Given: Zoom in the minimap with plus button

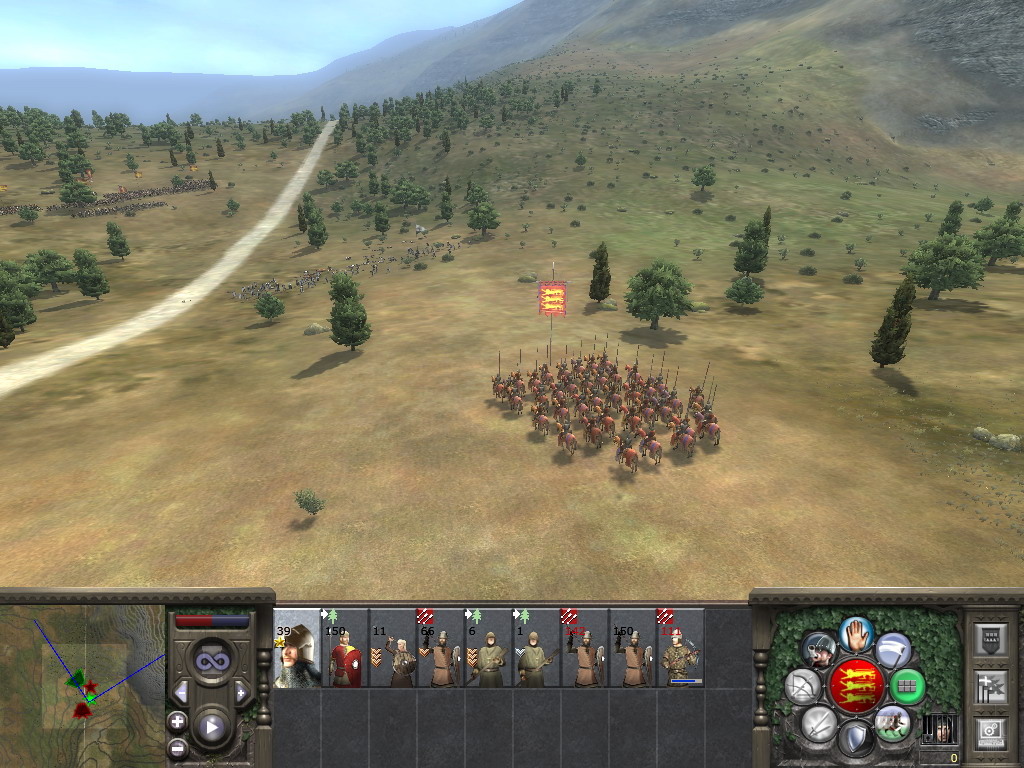Looking at the screenshot, I should [178, 721].
